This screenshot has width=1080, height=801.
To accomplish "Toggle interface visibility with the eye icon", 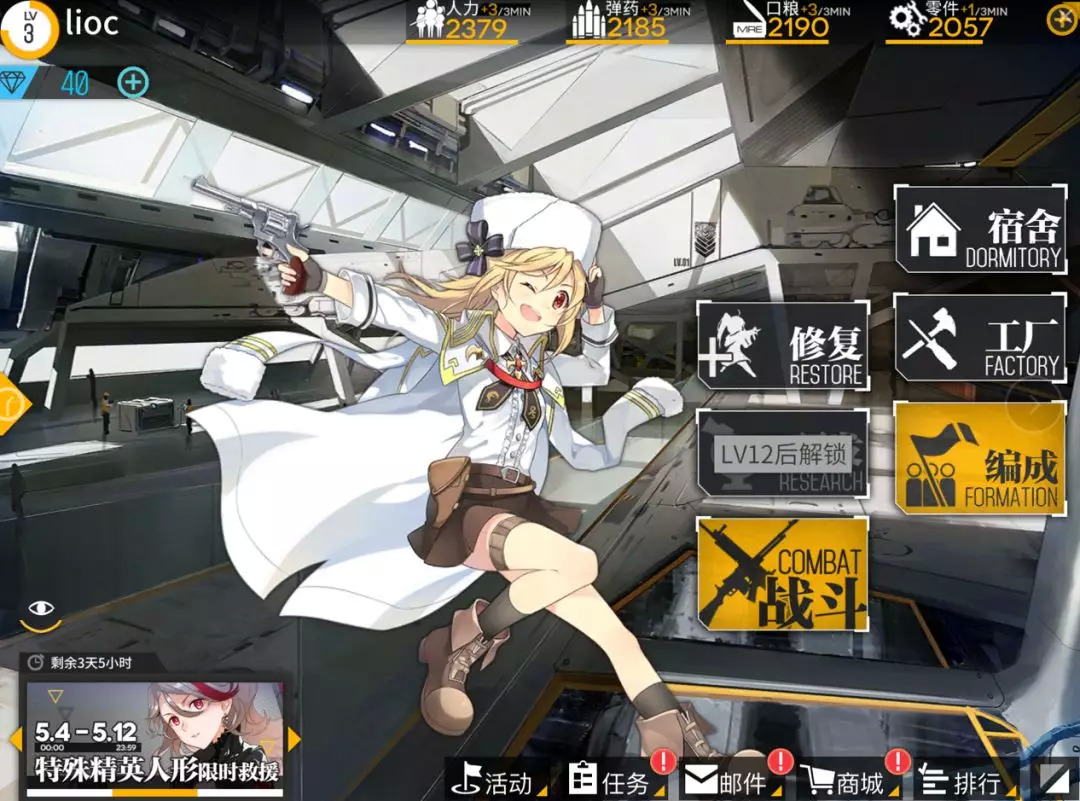I will click(x=40, y=608).
